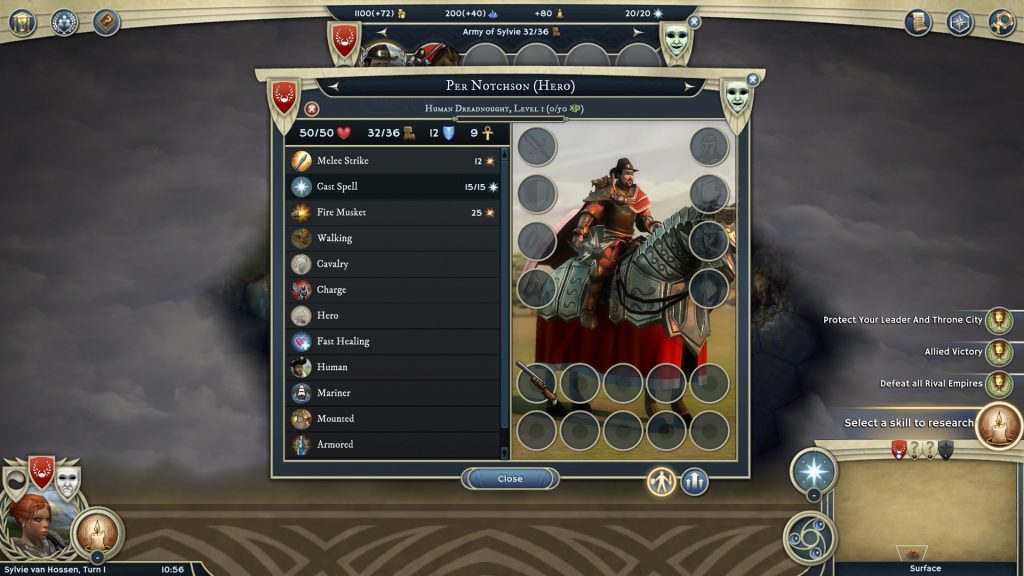Open the Allied Victory objective
Viewport: 1024px width, 576px height.
(998, 352)
